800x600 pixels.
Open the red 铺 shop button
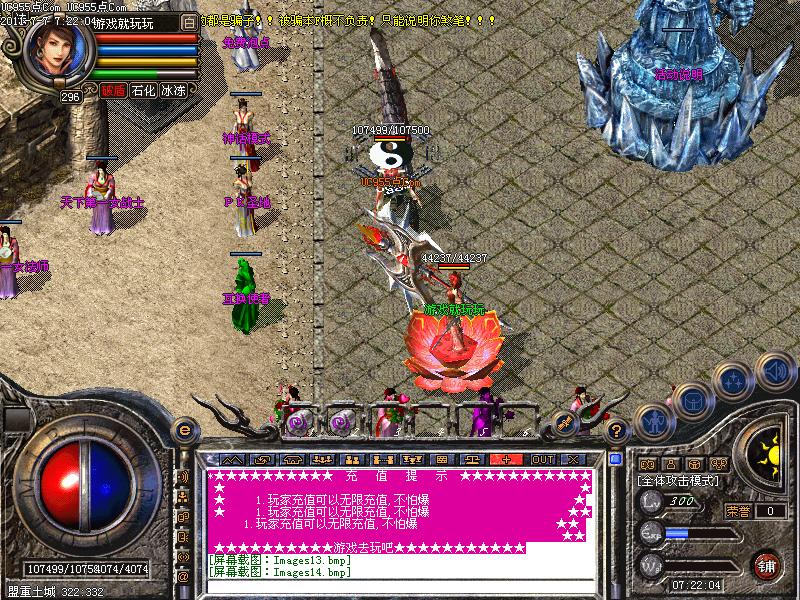768,564
